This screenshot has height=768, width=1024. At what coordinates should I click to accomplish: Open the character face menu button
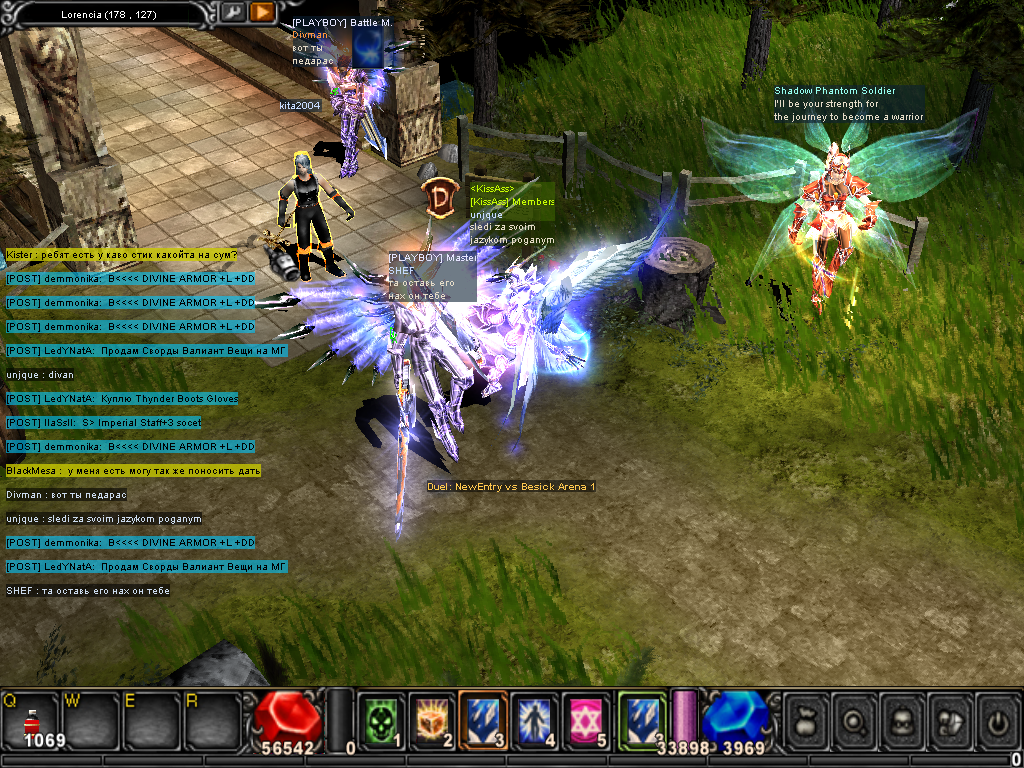click(x=902, y=718)
